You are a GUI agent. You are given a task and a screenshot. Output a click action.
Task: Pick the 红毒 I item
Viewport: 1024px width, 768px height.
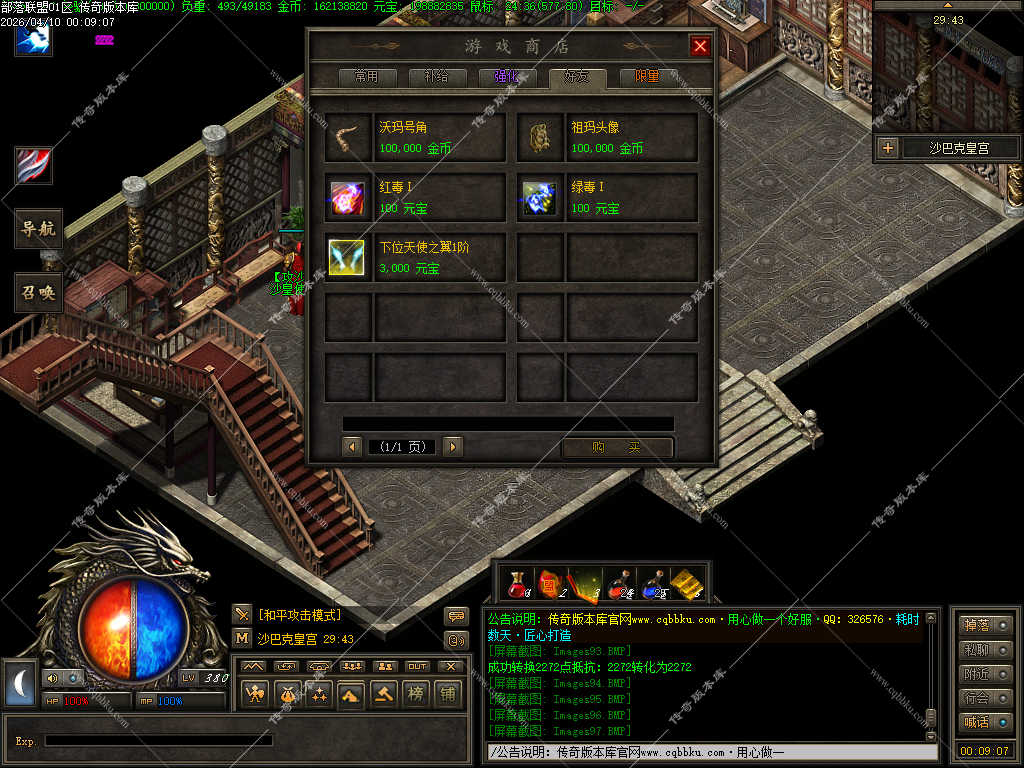[x=415, y=198]
